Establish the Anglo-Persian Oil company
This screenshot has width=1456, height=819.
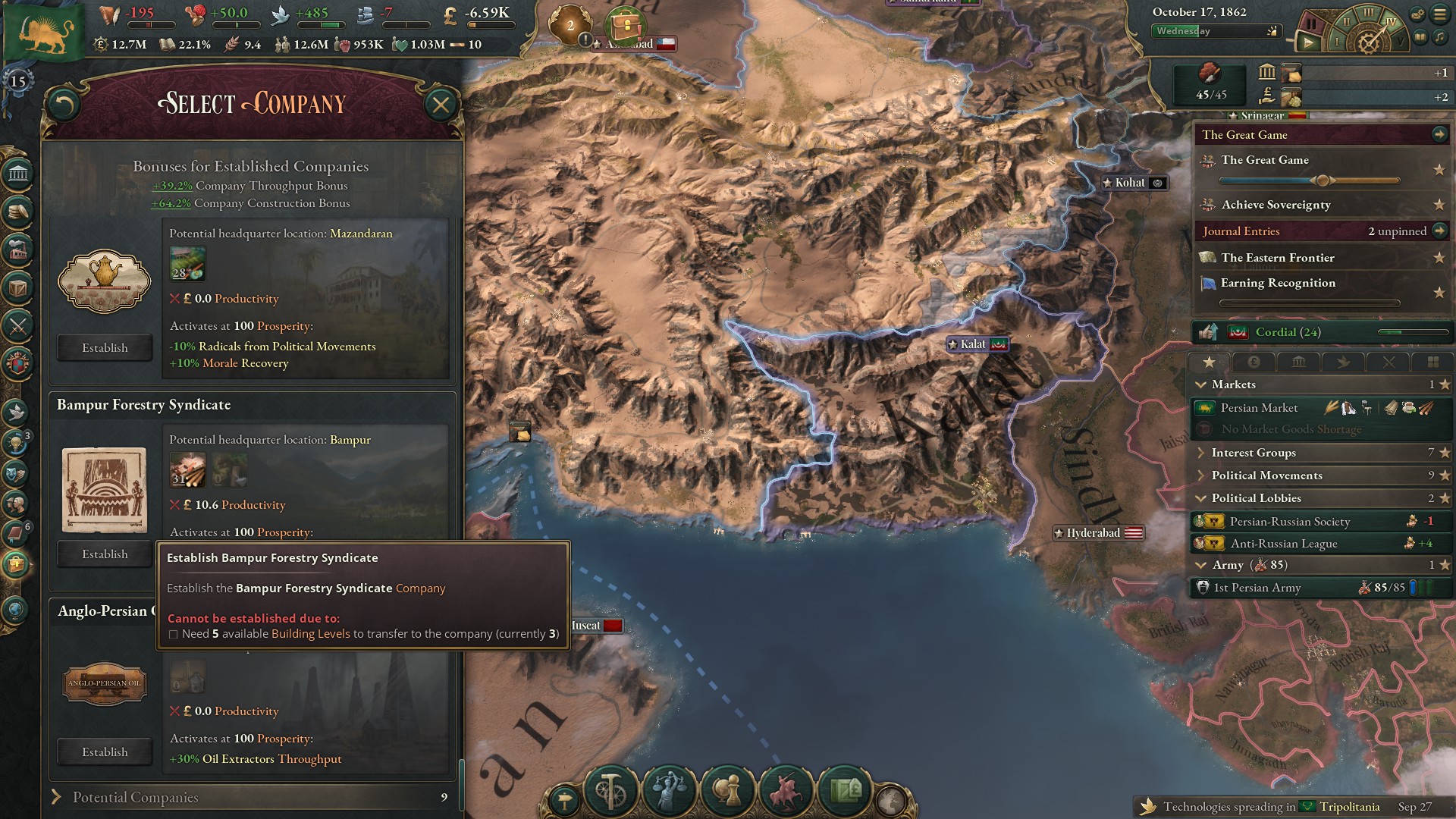tap(104, 752)
